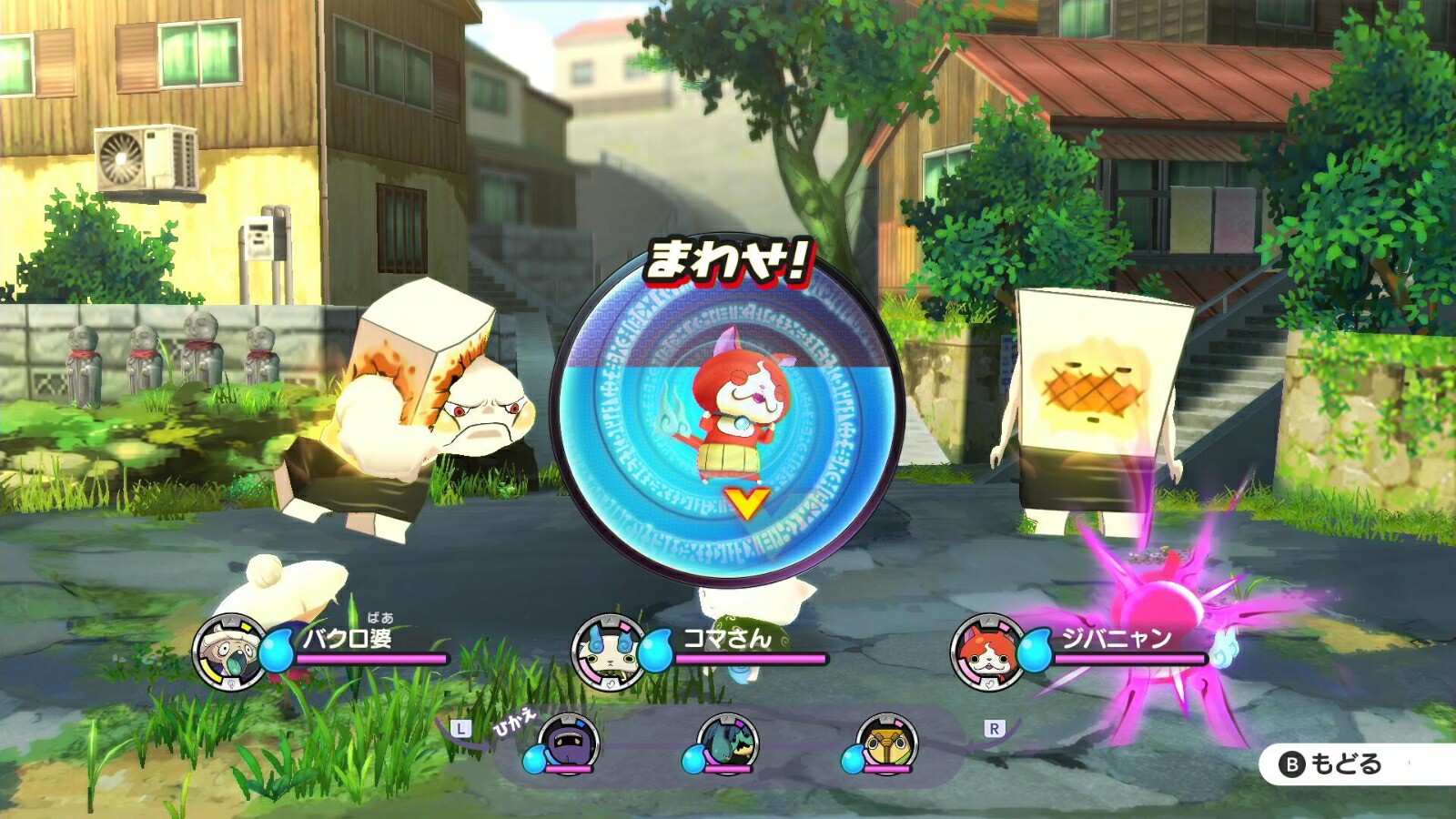Screen dimensions: 1456x819
Task: Expand the bench with the L shoulder icon
Action: [x=462, y=727]
